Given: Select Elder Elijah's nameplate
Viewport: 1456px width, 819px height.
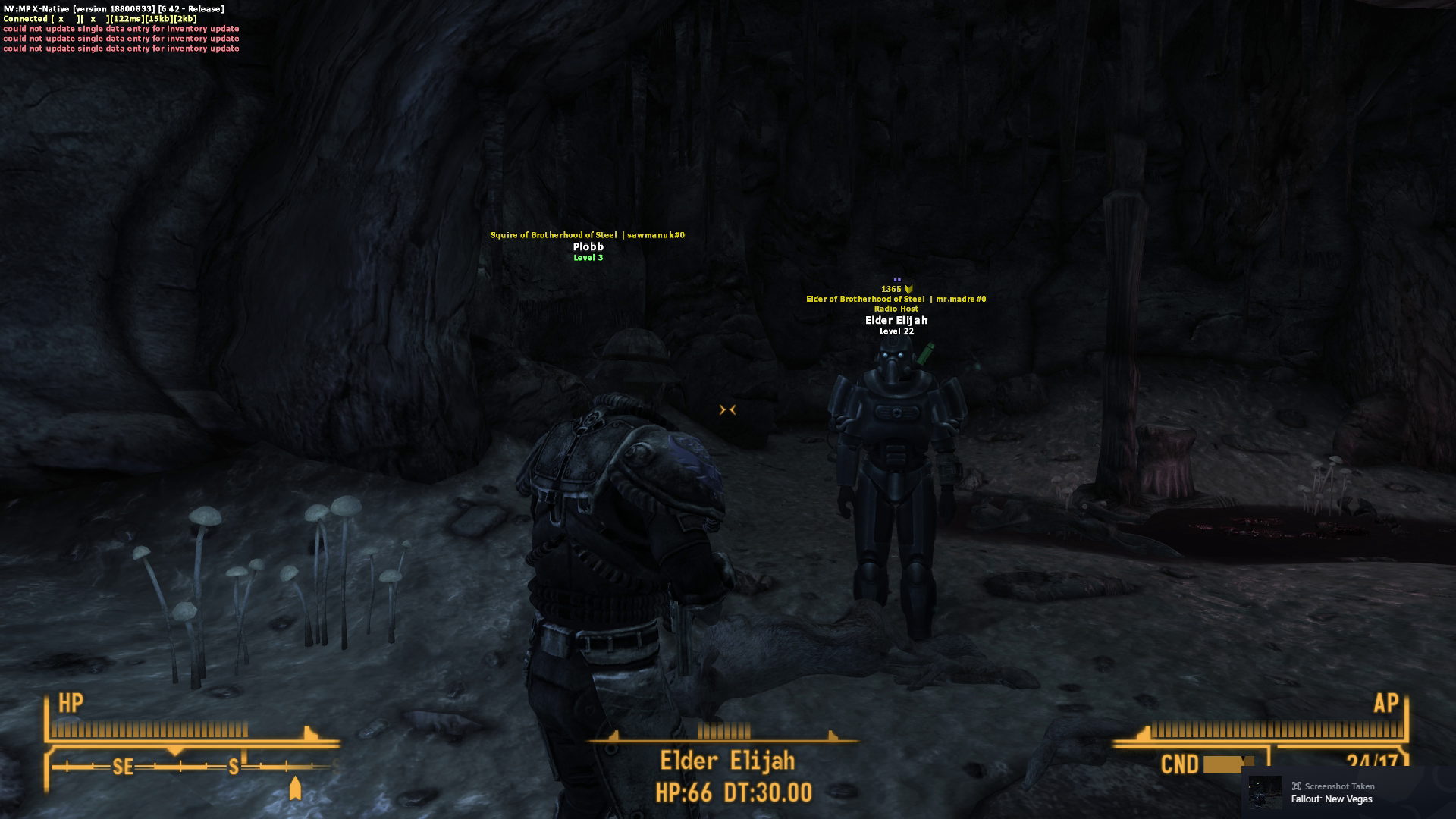Looking at the screenshot, I should (x=897, y=320).
